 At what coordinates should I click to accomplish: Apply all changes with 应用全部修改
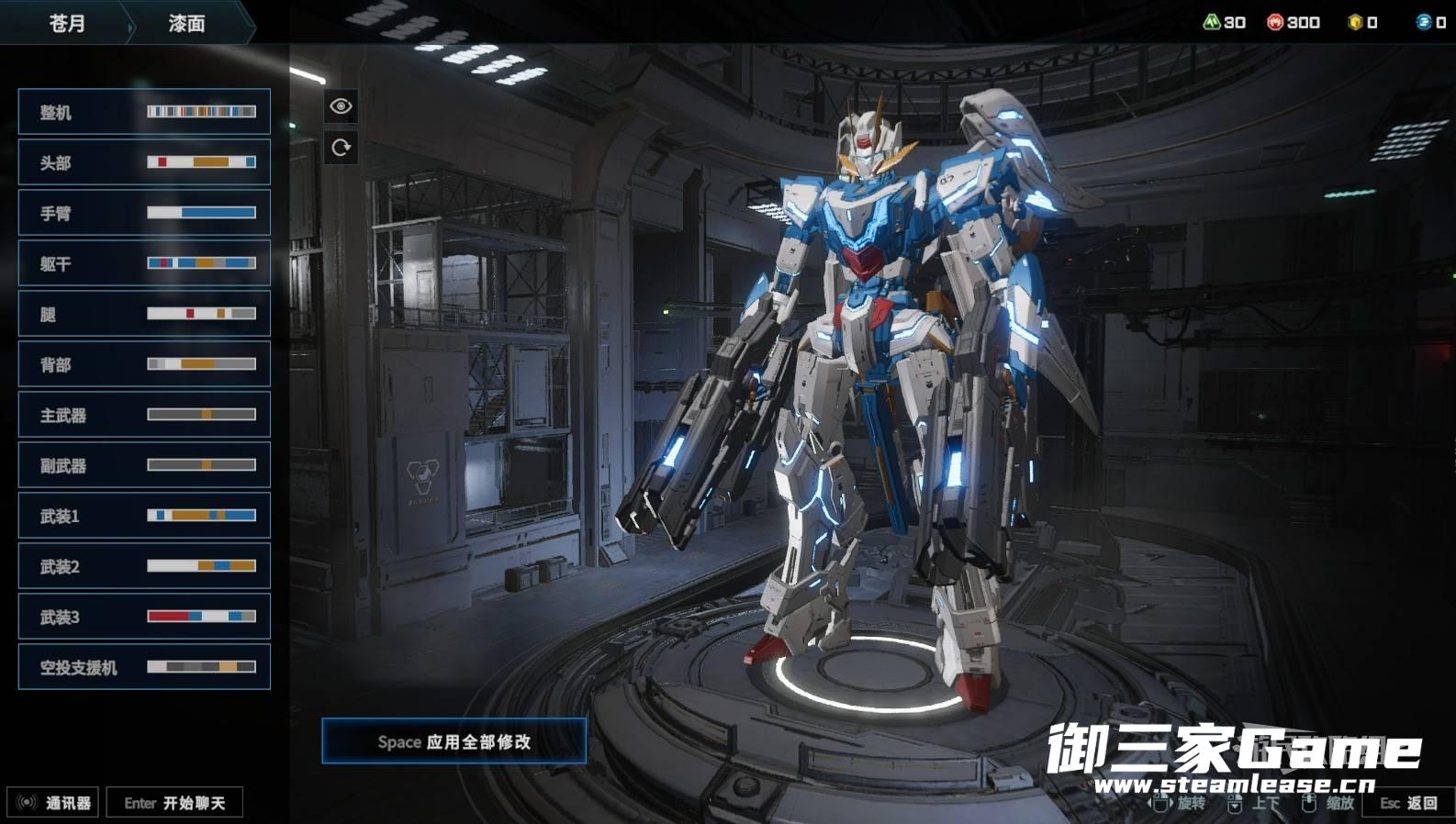[x=454, y=741]
